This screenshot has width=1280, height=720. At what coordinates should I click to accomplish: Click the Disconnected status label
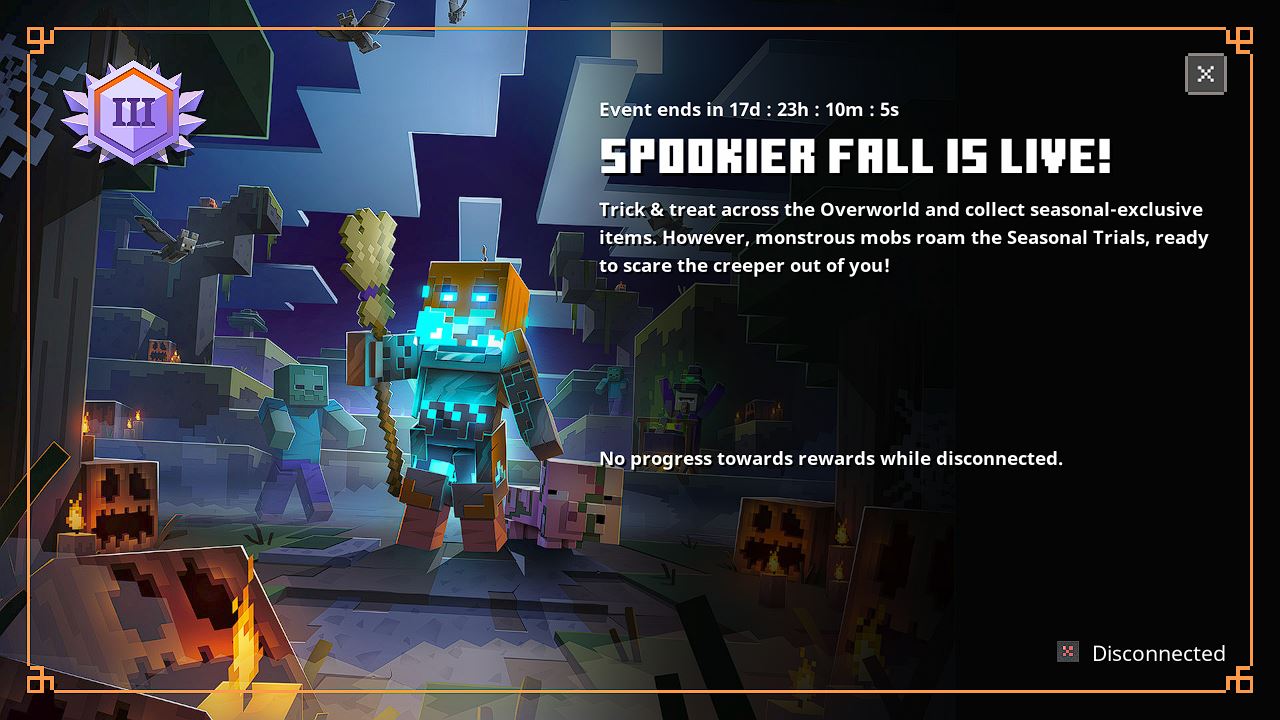pos(1157,652)
